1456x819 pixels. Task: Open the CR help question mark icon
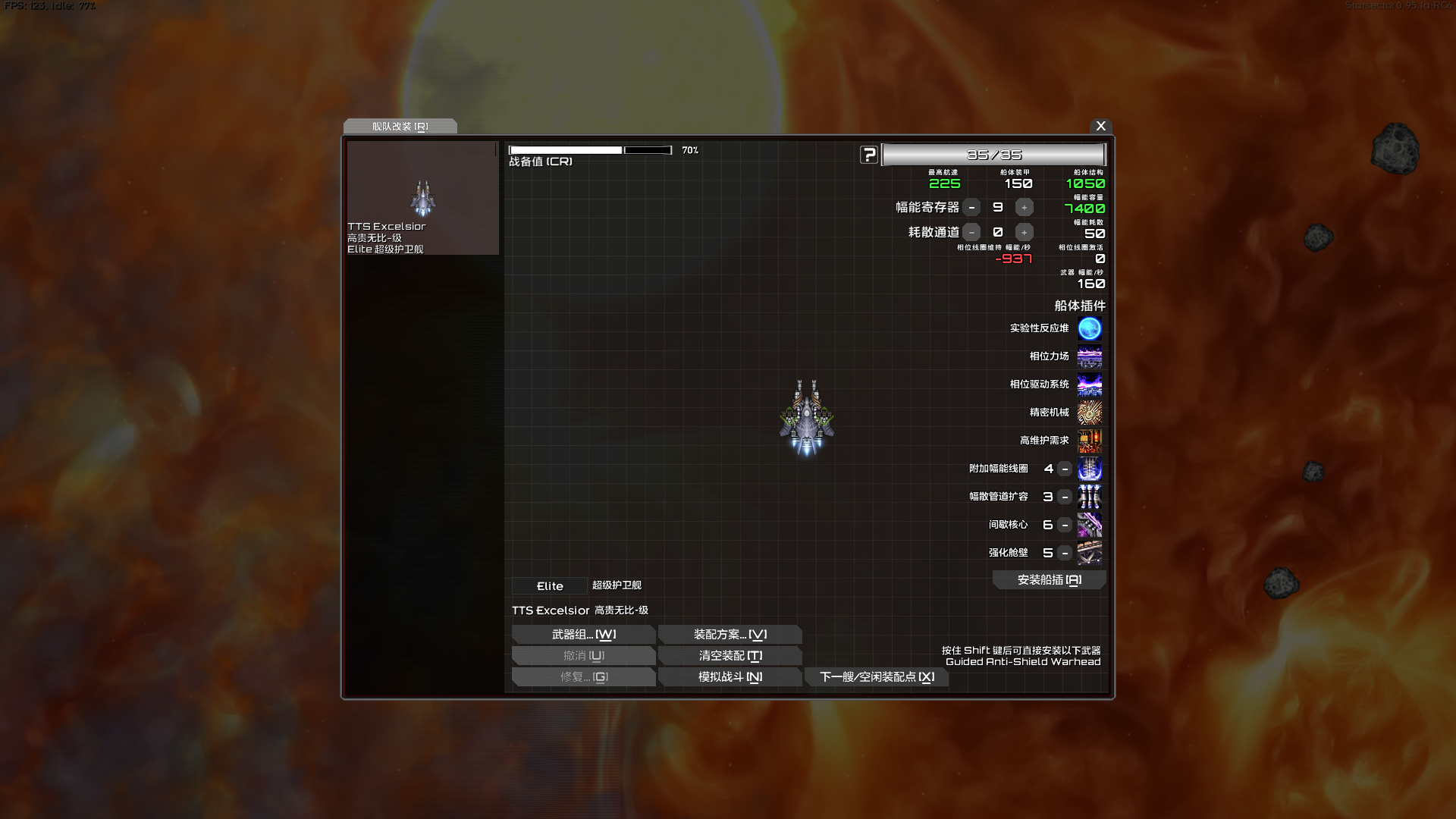point(868,154)
